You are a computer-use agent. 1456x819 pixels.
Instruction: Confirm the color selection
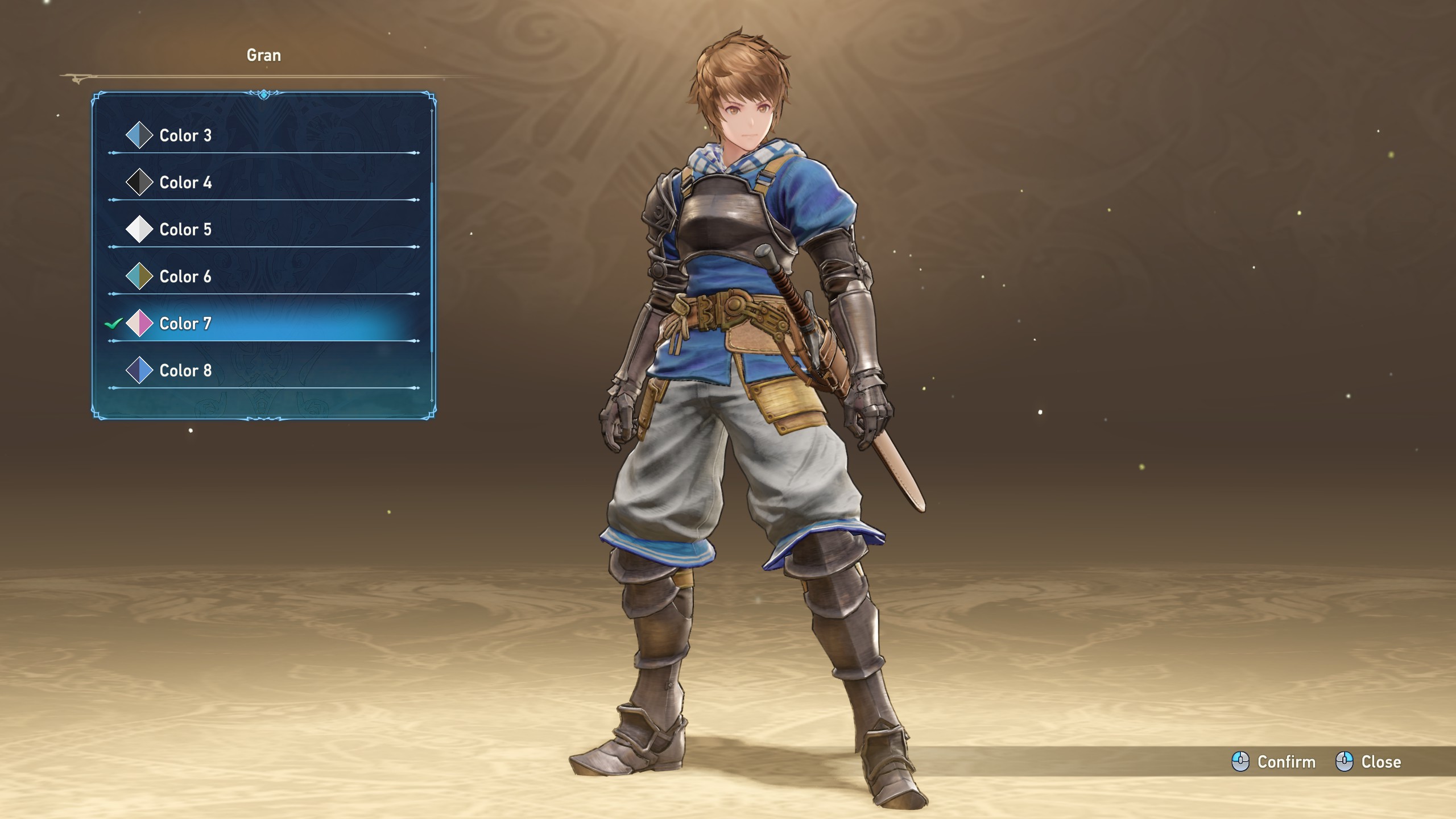tap(1274, 762)
